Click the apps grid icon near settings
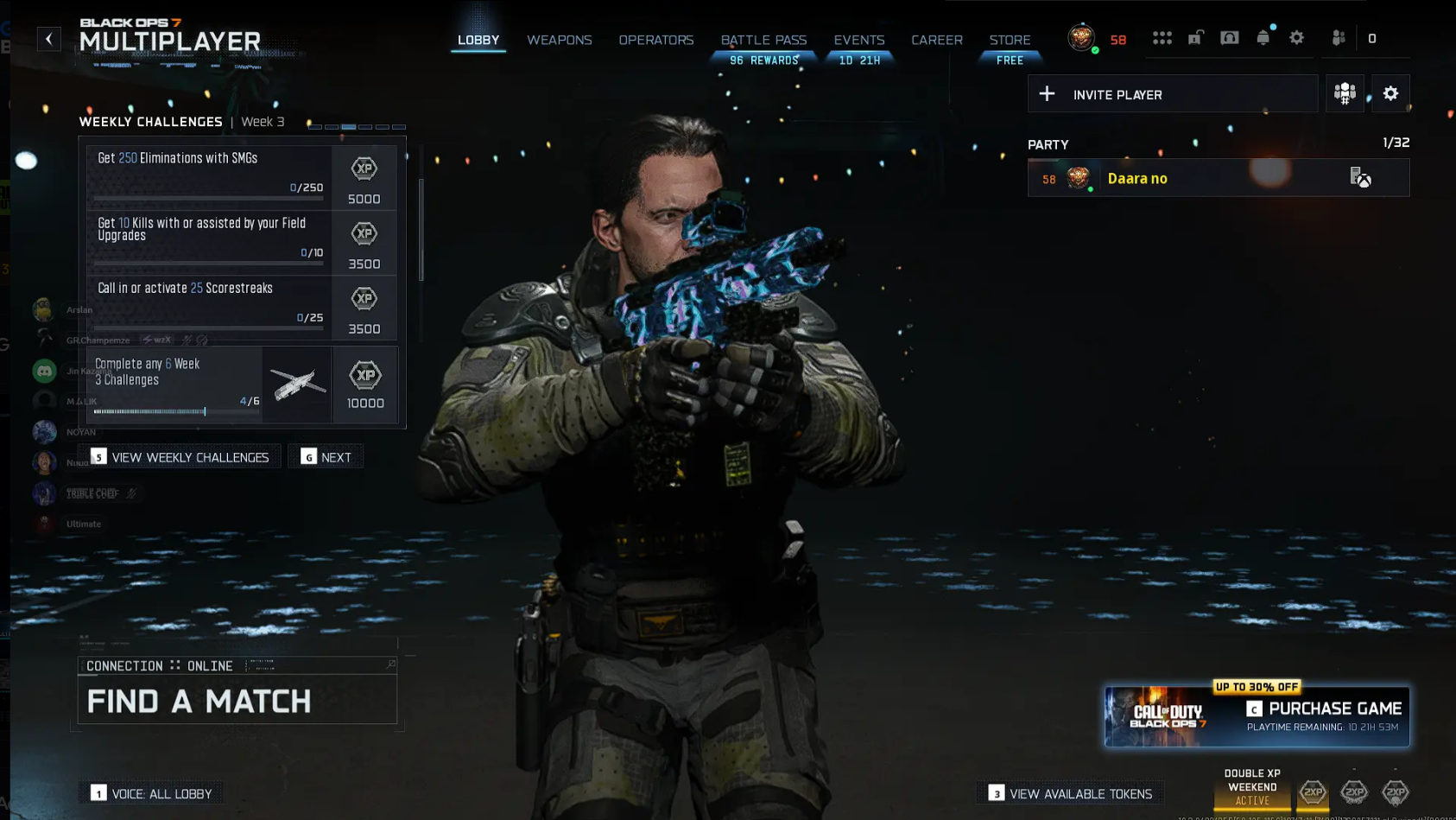Screen dimensions: 1456x820 (1162, 37)
